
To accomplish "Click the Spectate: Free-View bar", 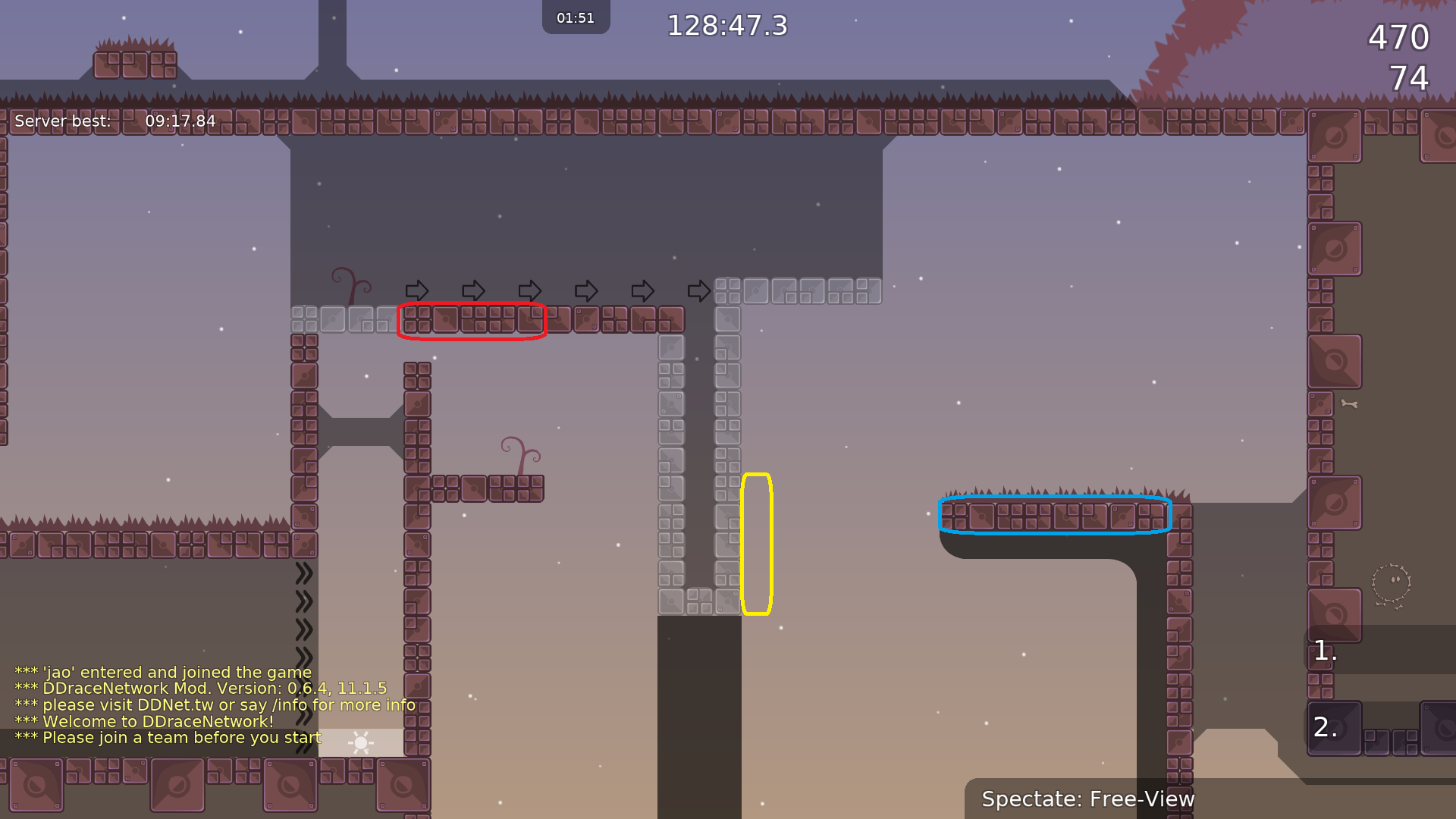I will tap(1088, 799).
